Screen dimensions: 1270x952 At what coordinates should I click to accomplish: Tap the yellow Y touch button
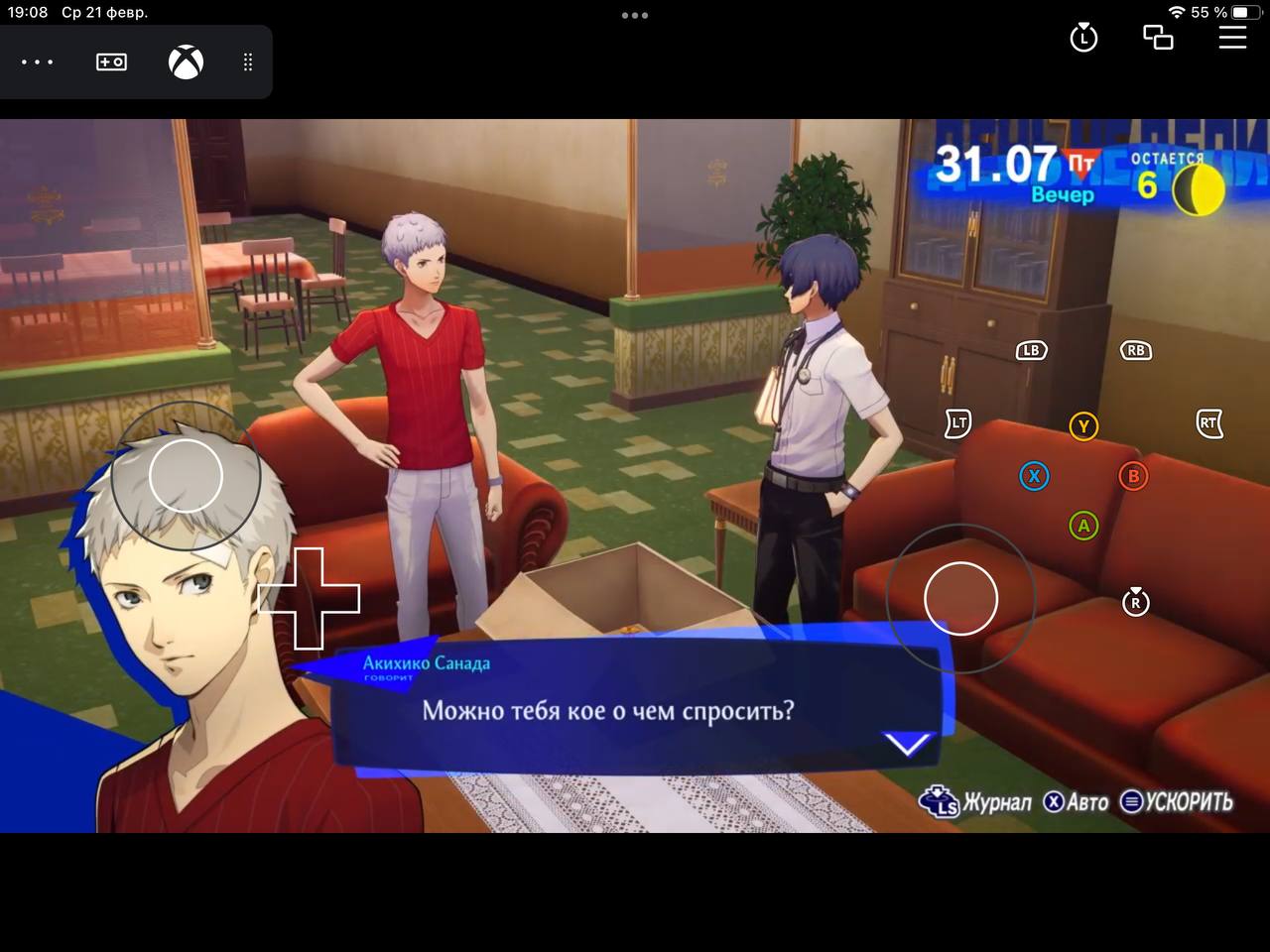click(x=1083, y=426)
